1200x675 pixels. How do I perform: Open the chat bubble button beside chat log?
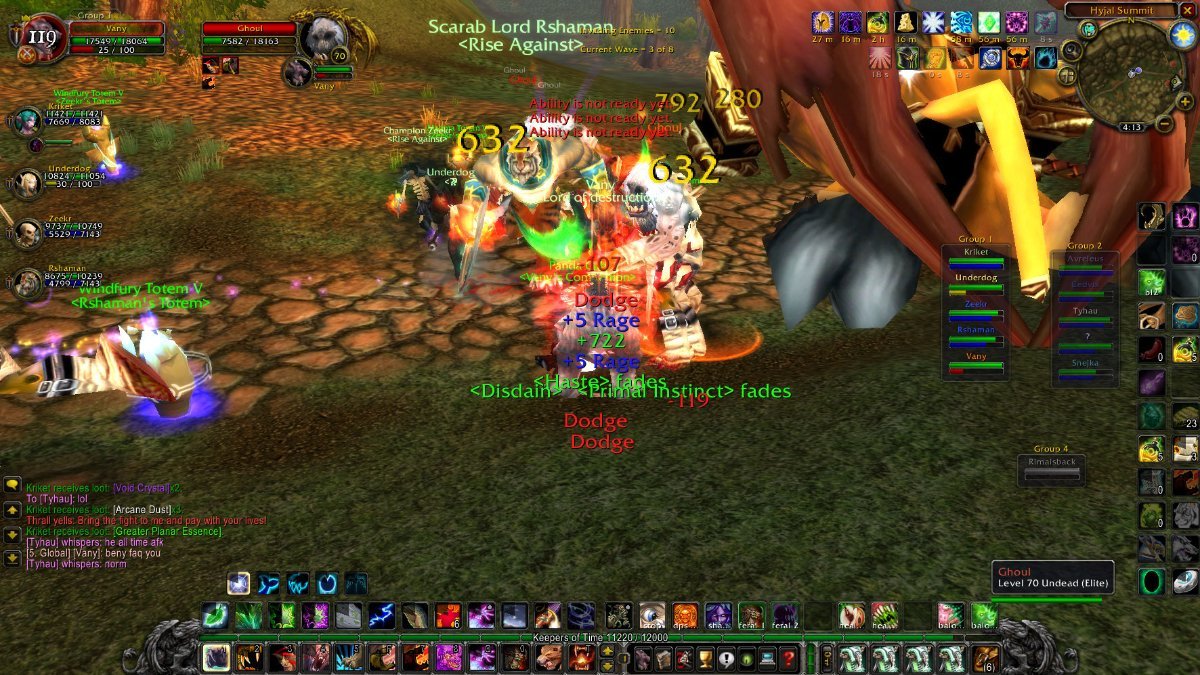tap(13, 485)
